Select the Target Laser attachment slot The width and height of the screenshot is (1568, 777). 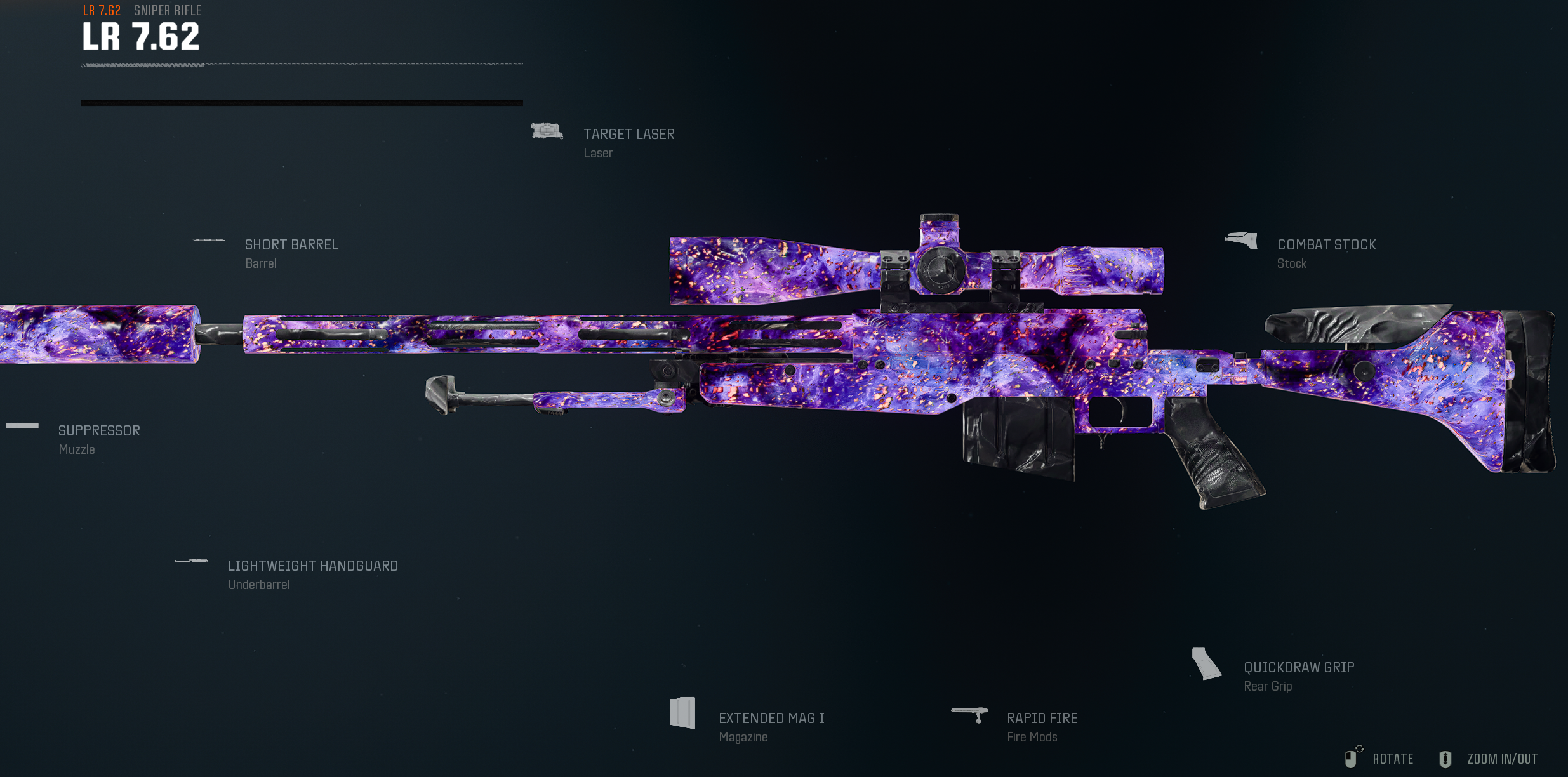628,135
